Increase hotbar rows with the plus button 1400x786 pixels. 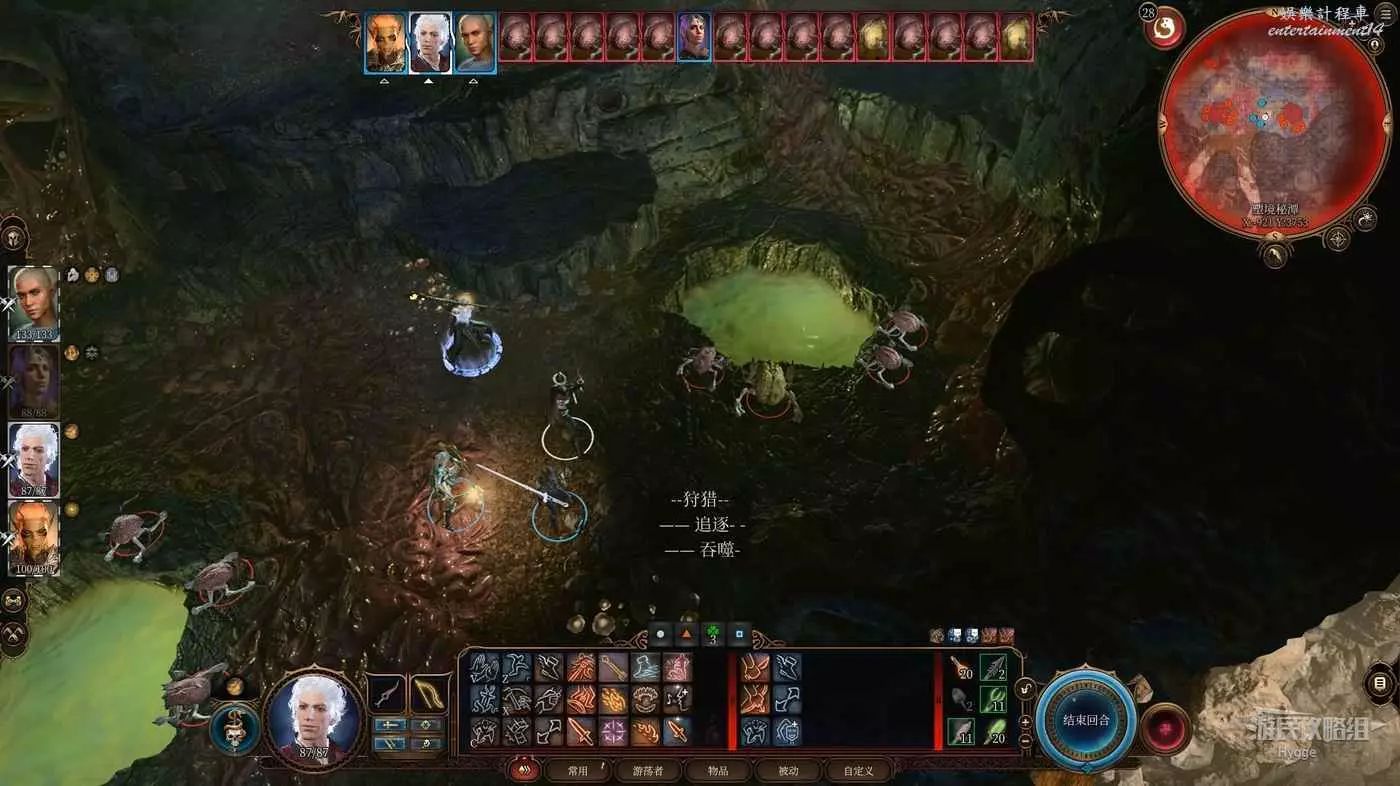coord(1025,719)
